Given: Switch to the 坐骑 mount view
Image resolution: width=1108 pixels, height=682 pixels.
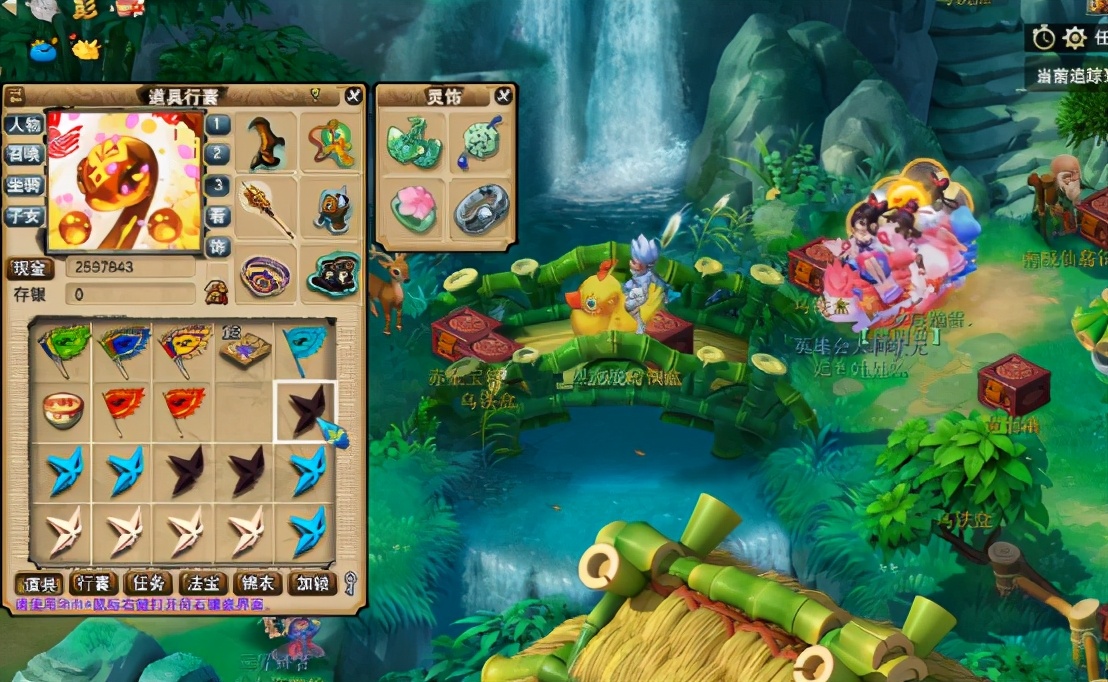Looking at the screenshot, I should pos(23,186).
